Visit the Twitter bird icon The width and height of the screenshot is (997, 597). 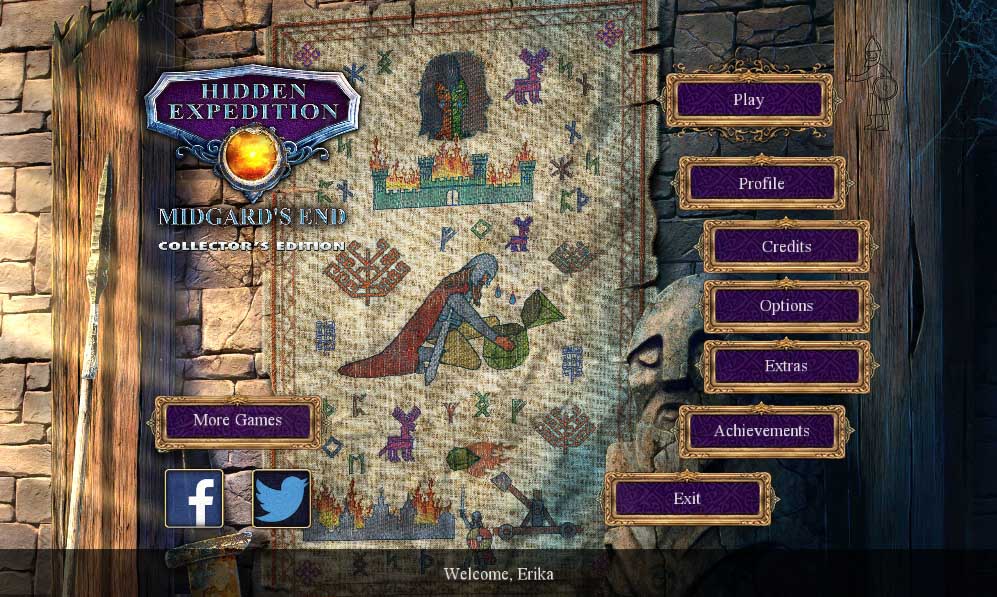click(281, 498)
